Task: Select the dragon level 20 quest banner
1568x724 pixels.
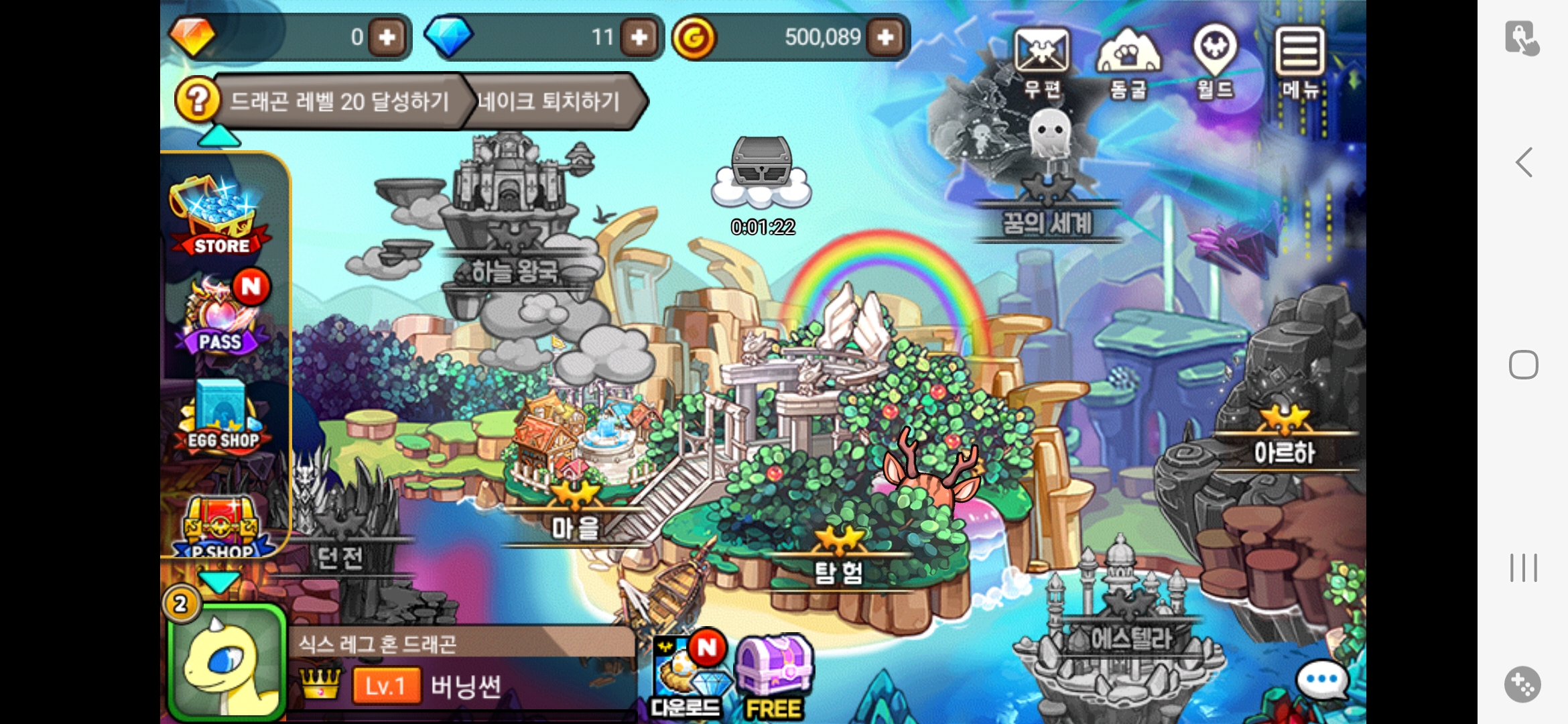Action: 340,102
